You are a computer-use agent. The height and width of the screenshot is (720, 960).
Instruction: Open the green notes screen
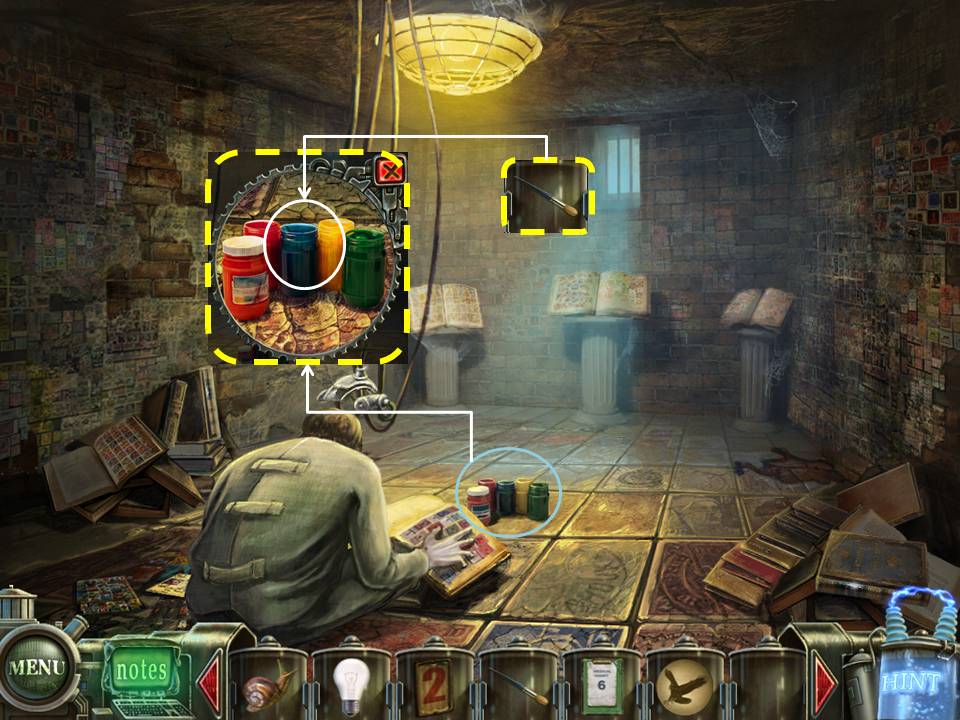[x=140, y=669]
